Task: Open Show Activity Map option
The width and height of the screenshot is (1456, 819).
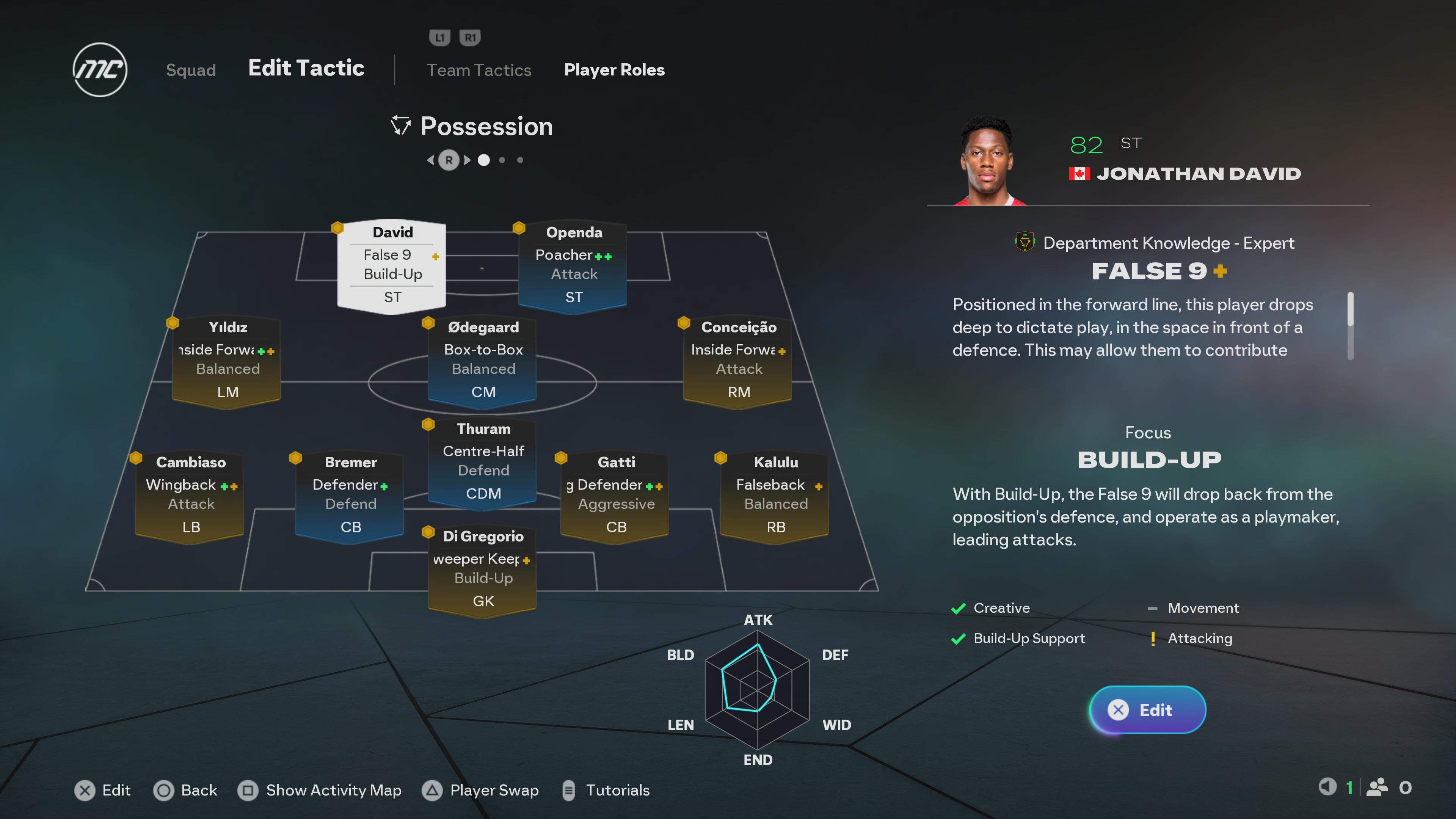Action: point(320,789)
